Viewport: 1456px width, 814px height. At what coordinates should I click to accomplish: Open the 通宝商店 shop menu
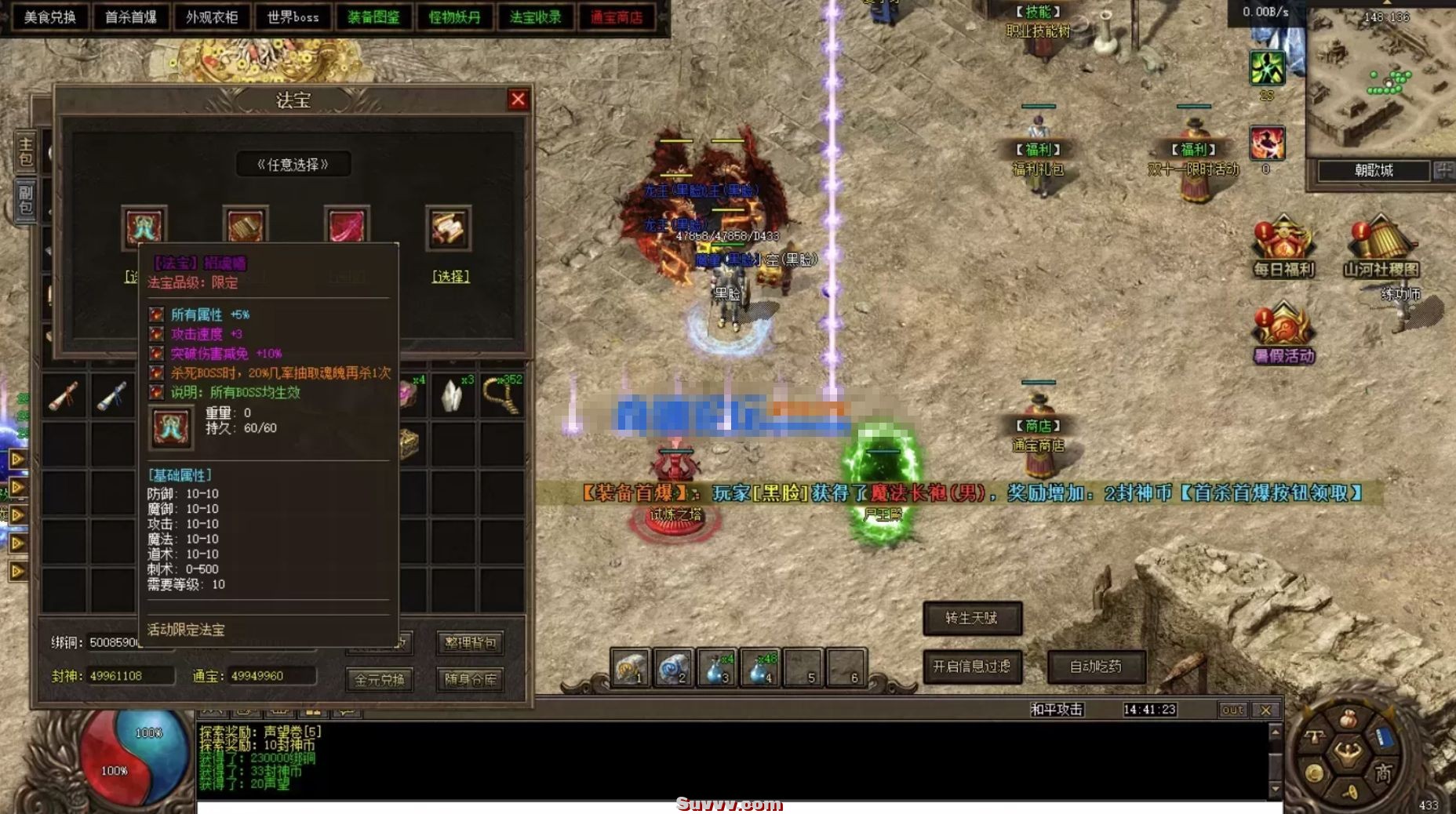617,17
